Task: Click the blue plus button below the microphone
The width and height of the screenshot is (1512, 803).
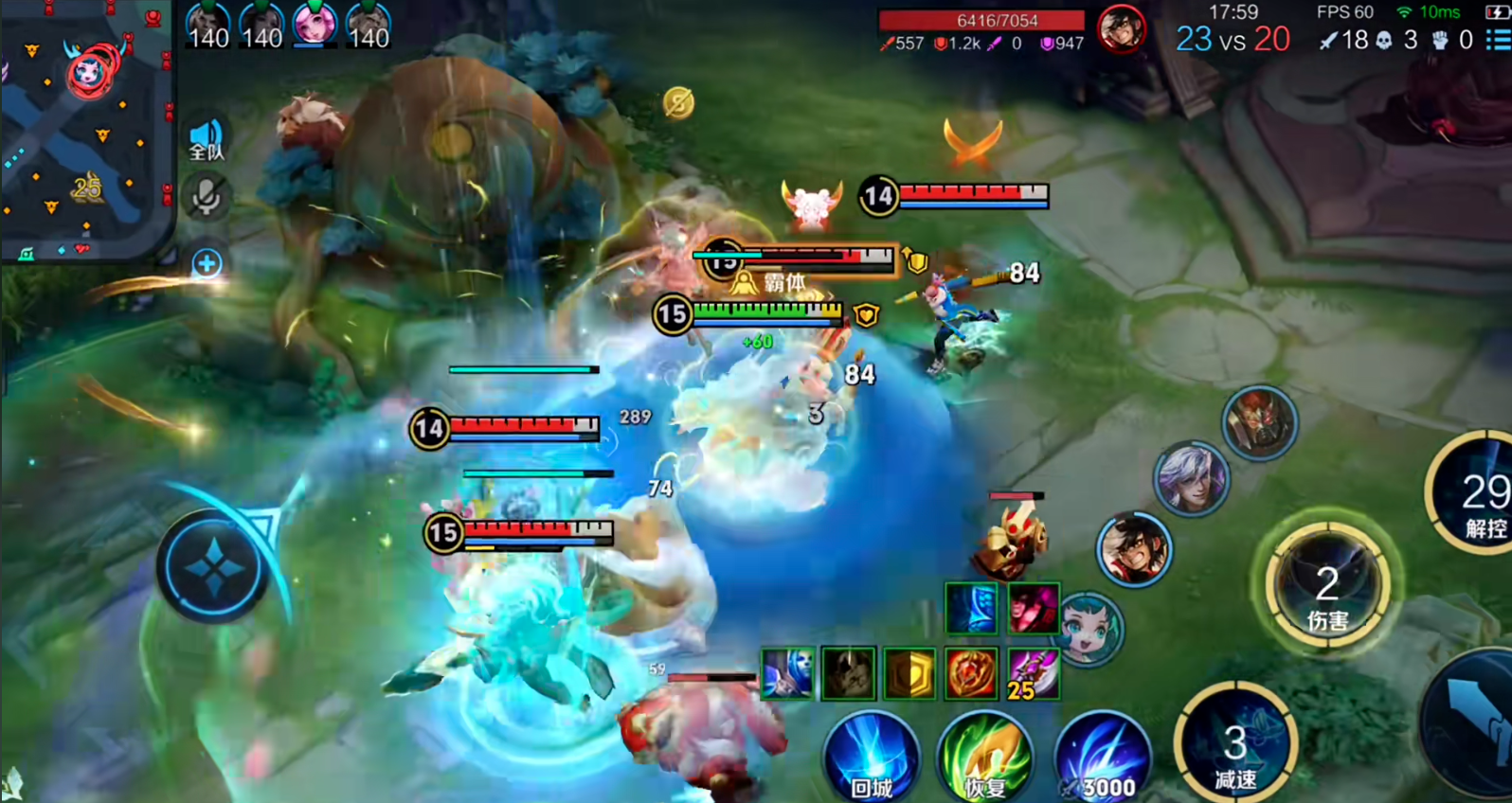Action: [x=207, y=263]
